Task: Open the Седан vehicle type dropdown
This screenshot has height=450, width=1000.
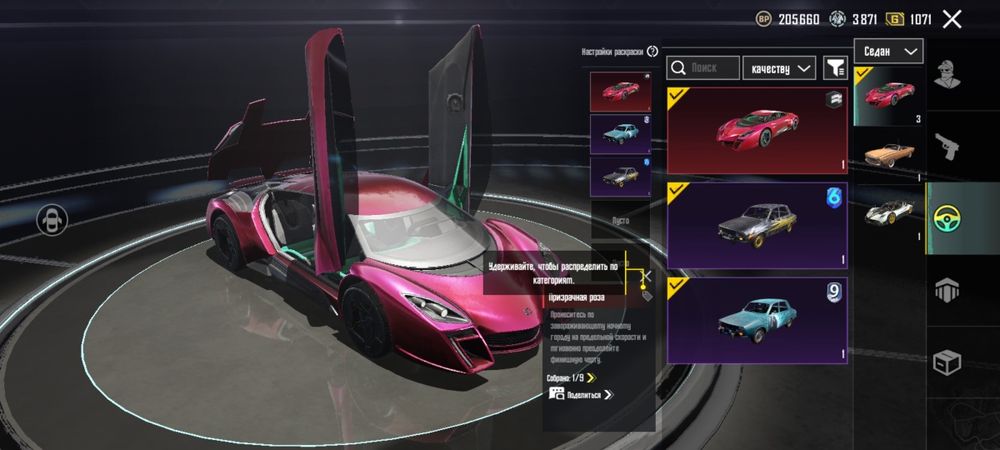Action: (888, 51)
